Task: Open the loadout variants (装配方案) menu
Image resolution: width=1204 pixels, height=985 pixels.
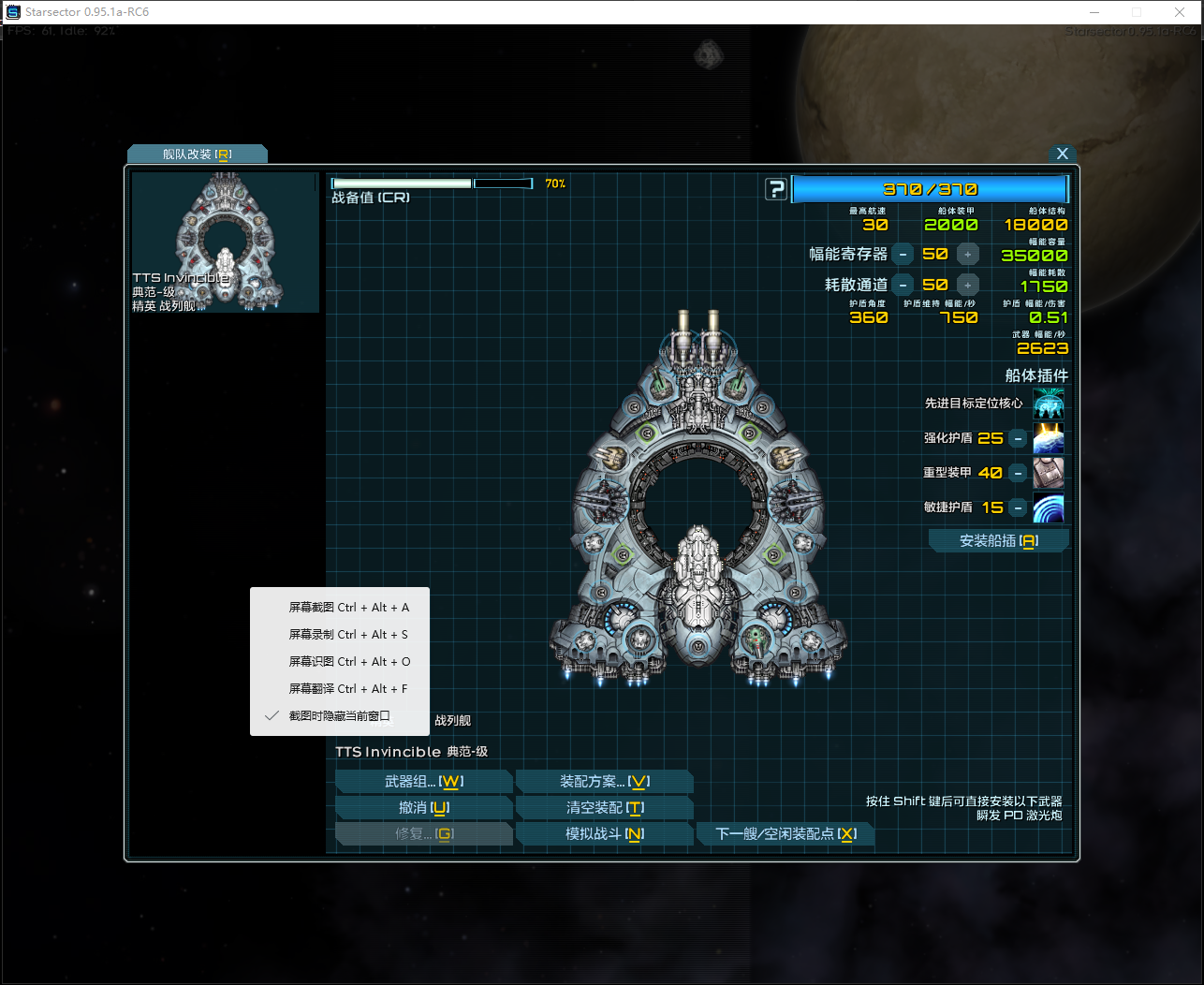Action: coord(604,782)
